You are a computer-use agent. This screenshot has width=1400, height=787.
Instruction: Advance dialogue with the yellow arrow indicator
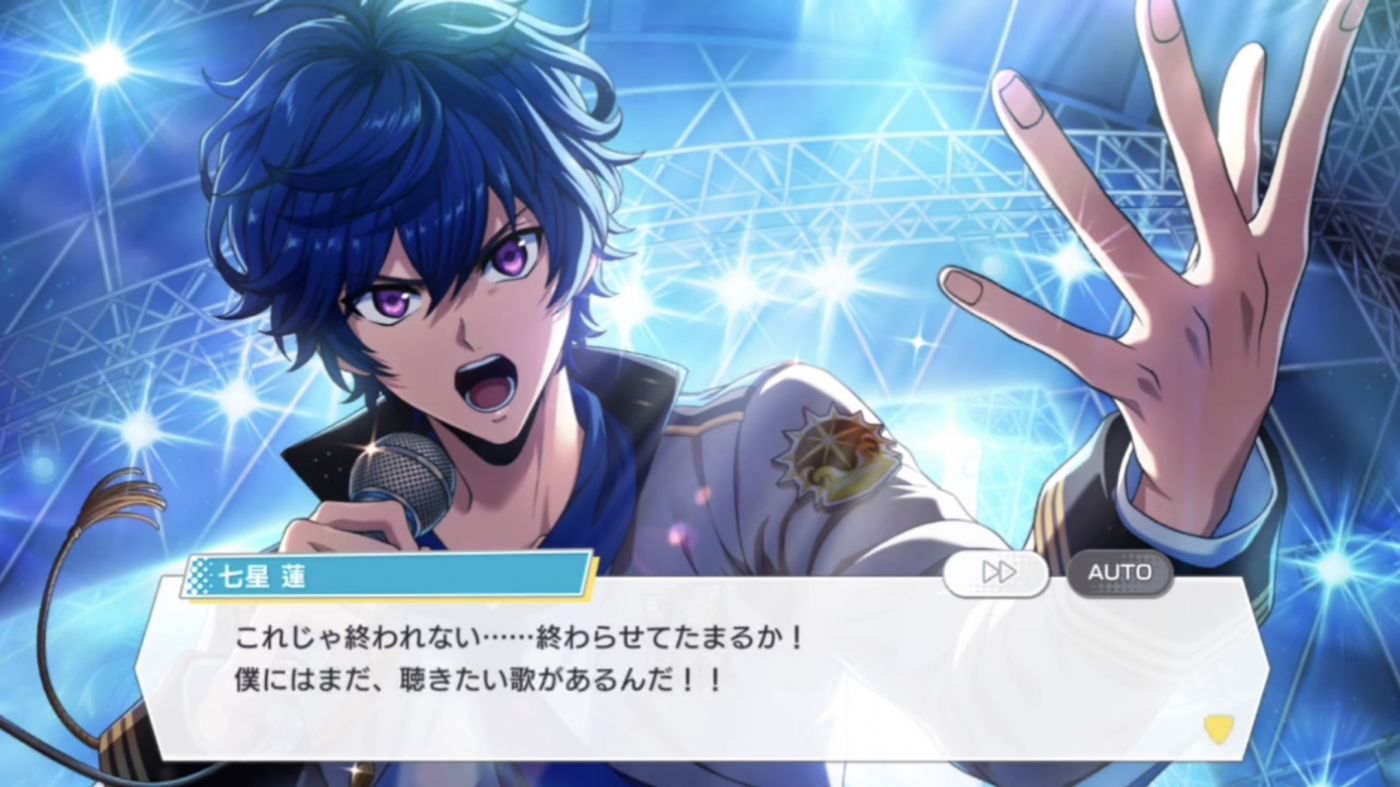tap(1218, 728)
